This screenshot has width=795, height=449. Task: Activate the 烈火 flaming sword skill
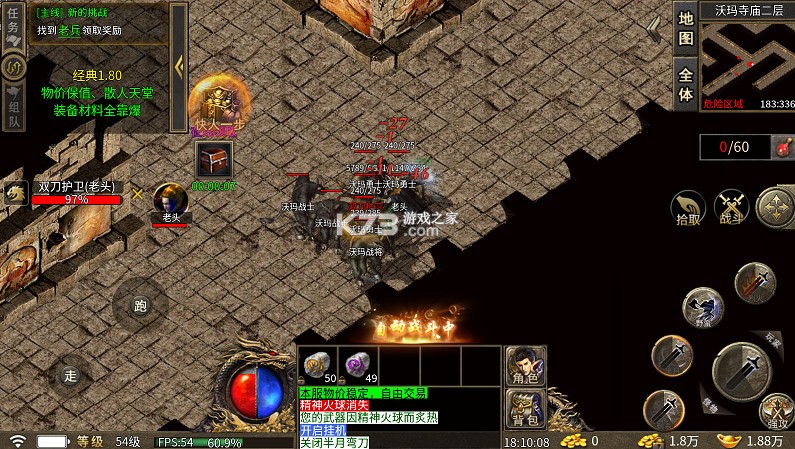point(755,283)
